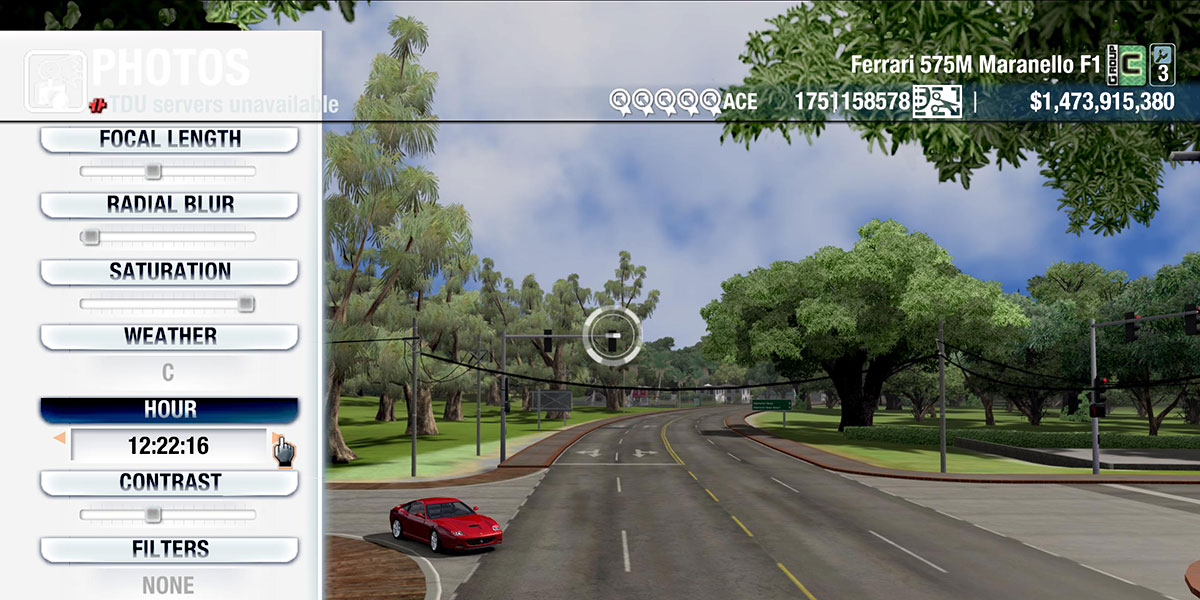The height and width of the screenshot is (600, 1200).
Task: Choose the Filters setting
Action: coord(169,549)
